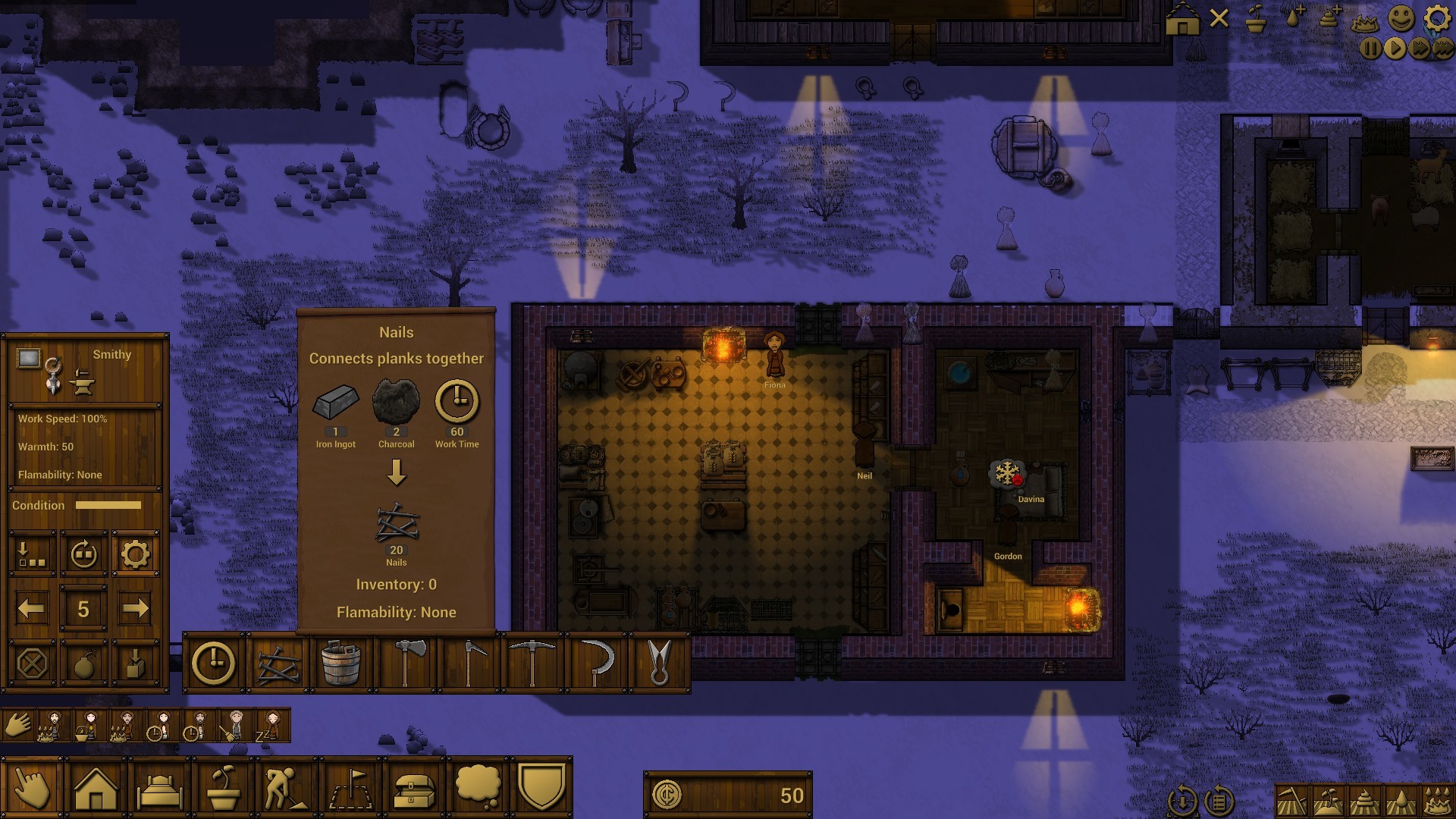This screenshot has height=819, width=1456.
Task: Click the Smithy condition bar
Action: [110, 505]
